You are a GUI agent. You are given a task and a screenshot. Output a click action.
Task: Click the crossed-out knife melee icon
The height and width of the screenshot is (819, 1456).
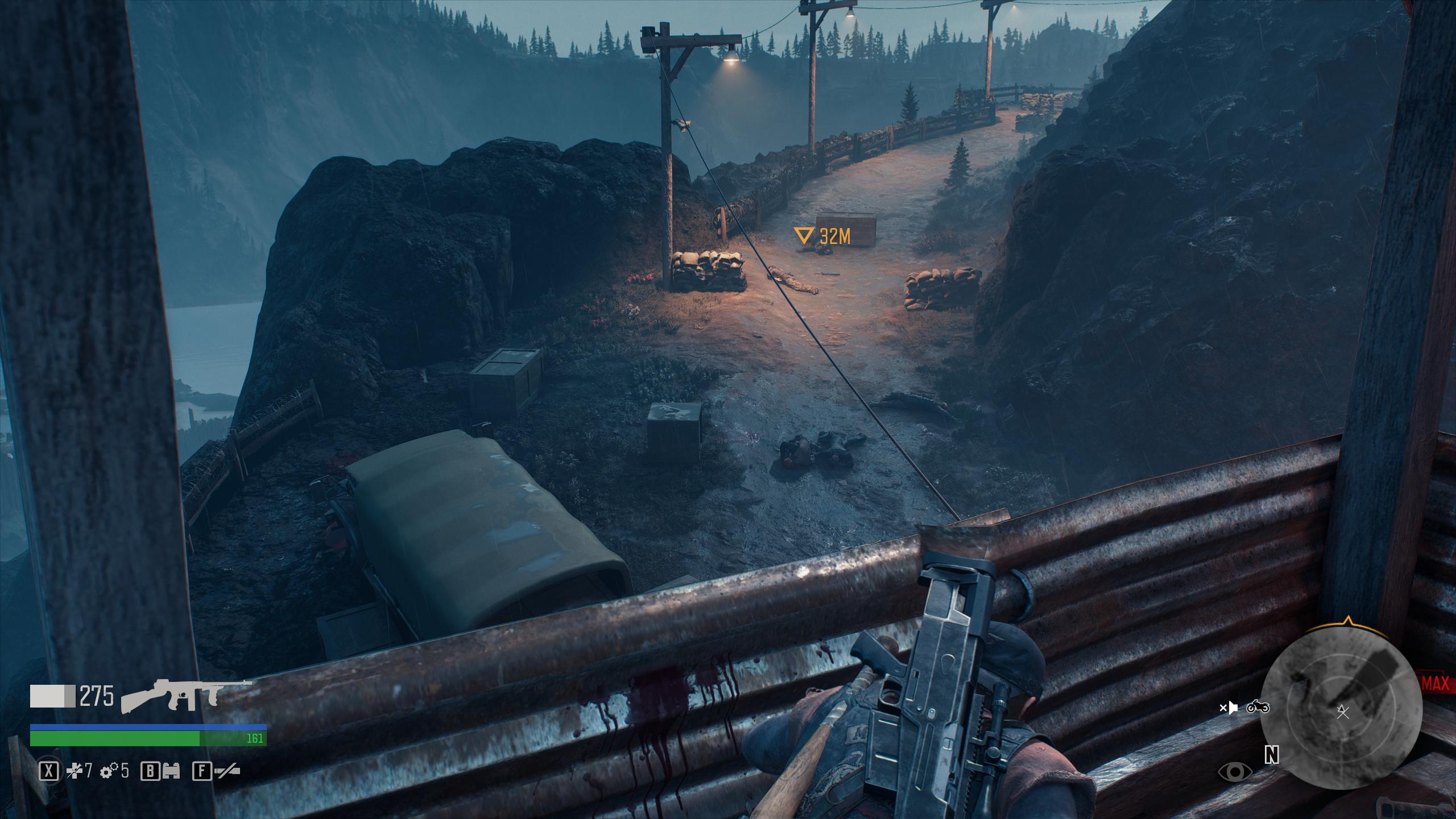(x=226, y=771)
